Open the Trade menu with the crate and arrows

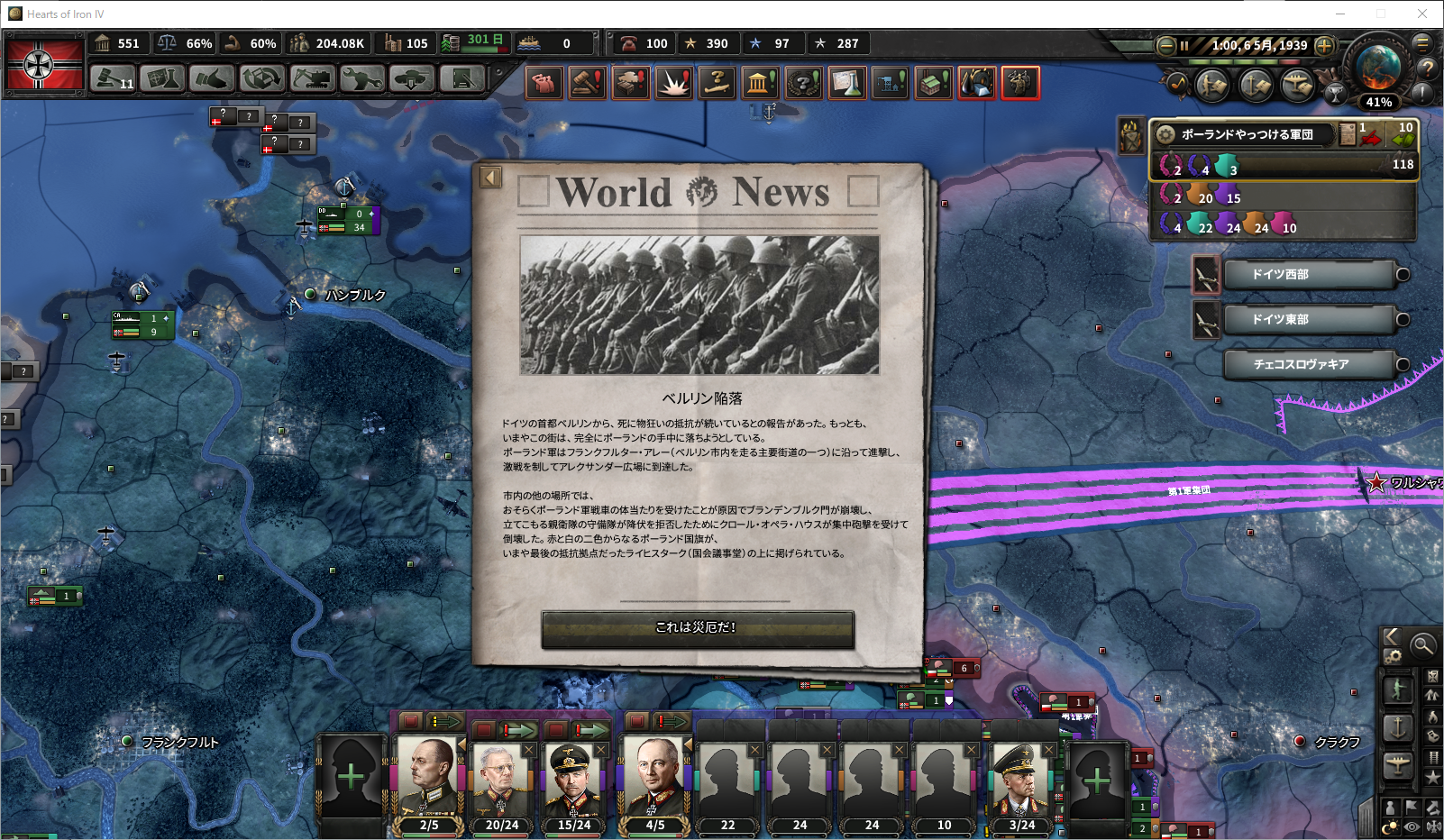click(x=261, y=79)
